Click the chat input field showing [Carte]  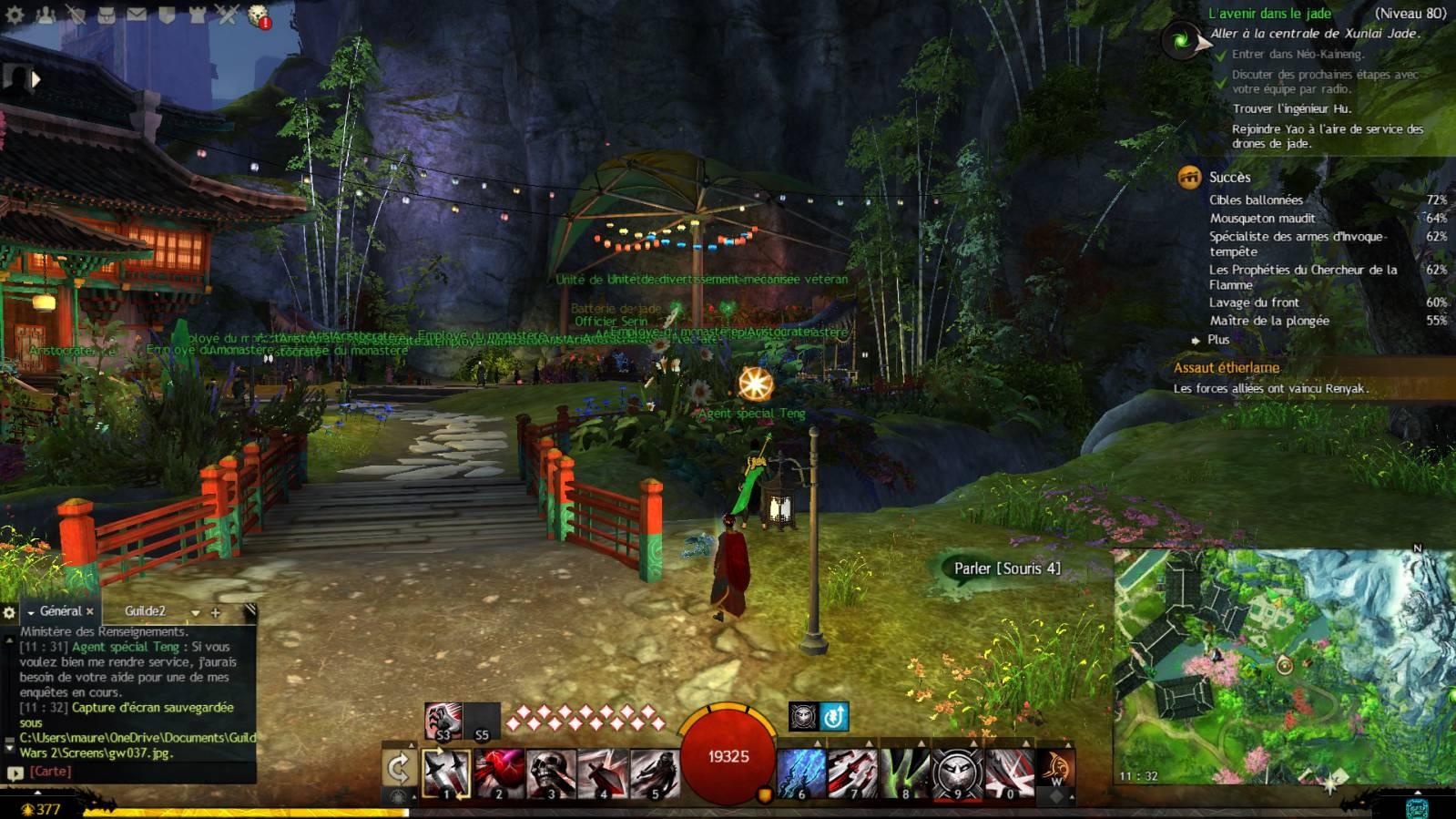coord(137,772)
